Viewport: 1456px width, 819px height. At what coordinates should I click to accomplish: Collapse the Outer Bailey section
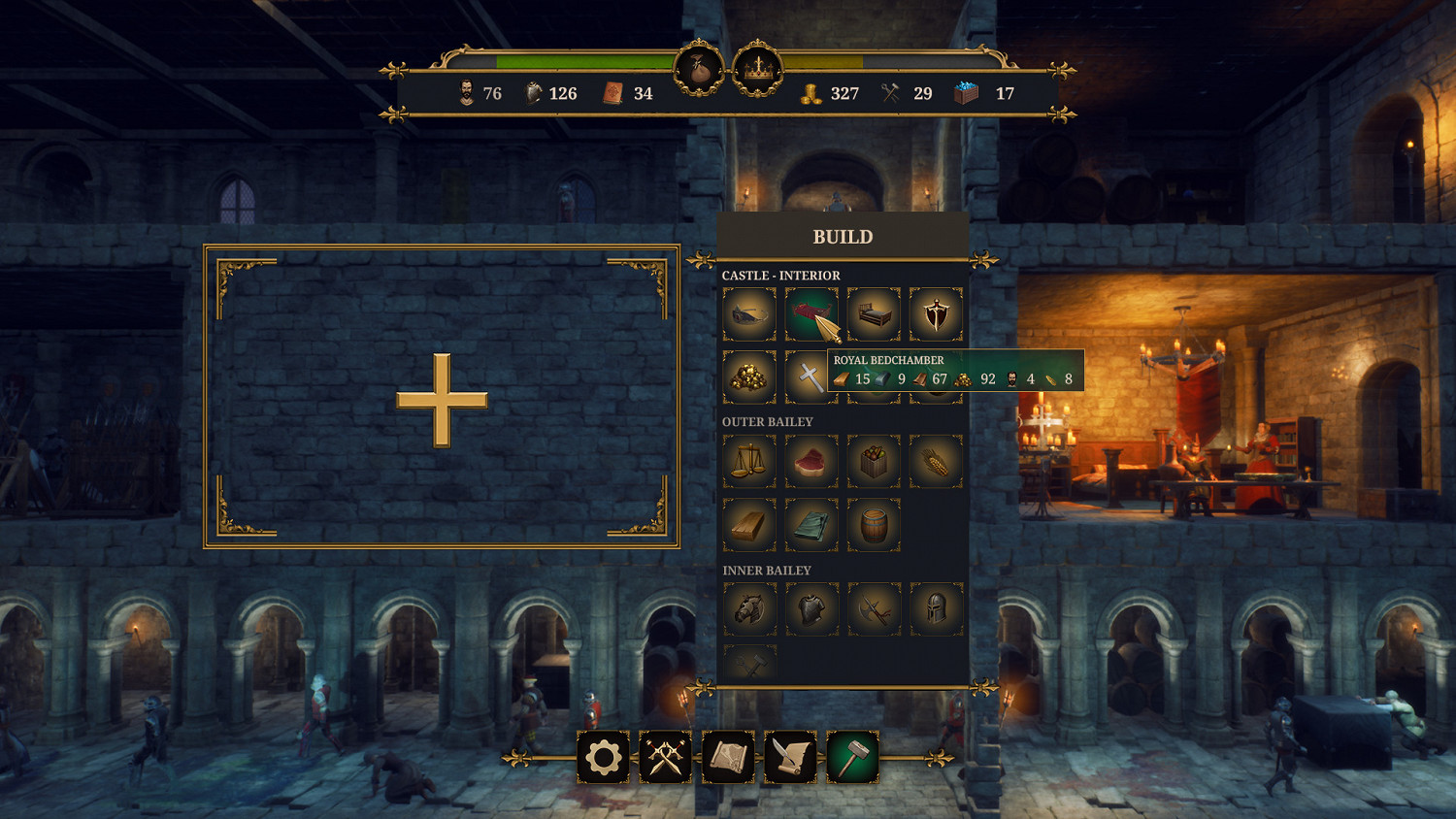tap(767, 422)
